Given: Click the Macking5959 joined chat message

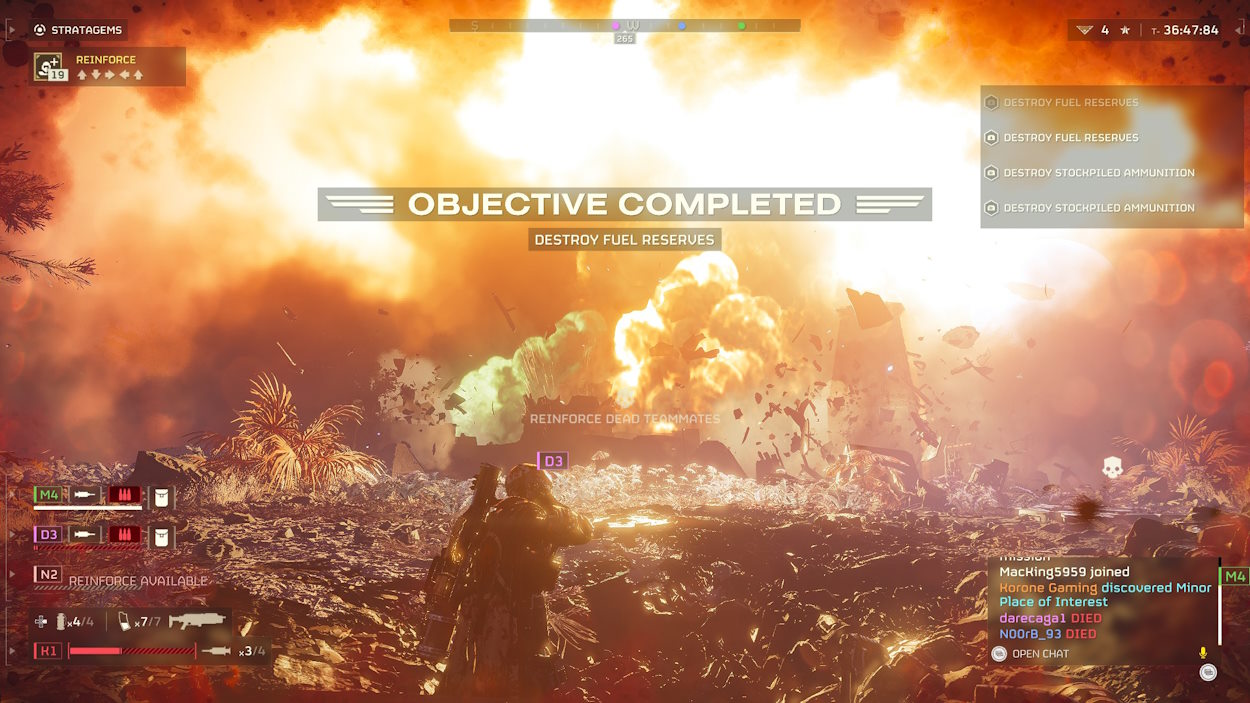Looking at the screenshot, I should (1064, 572).
